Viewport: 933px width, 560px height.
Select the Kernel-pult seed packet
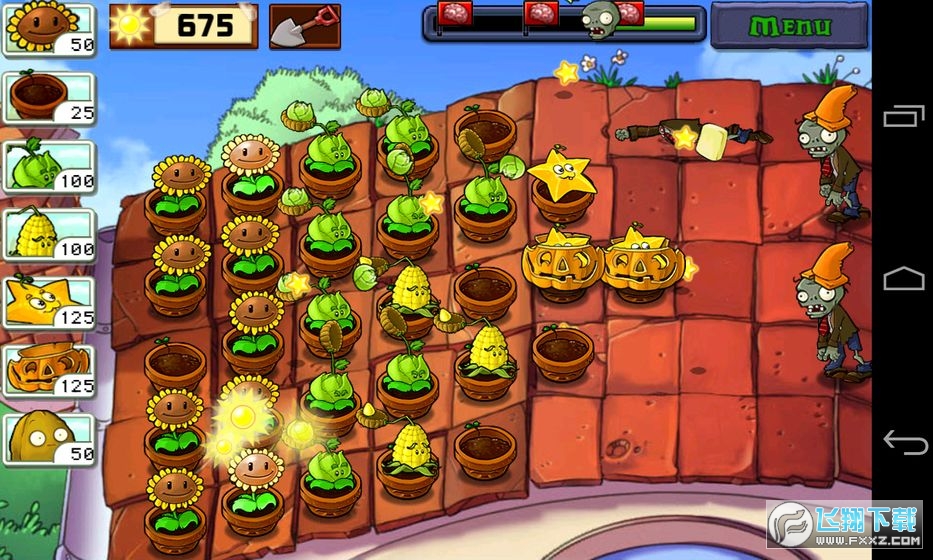48,234
